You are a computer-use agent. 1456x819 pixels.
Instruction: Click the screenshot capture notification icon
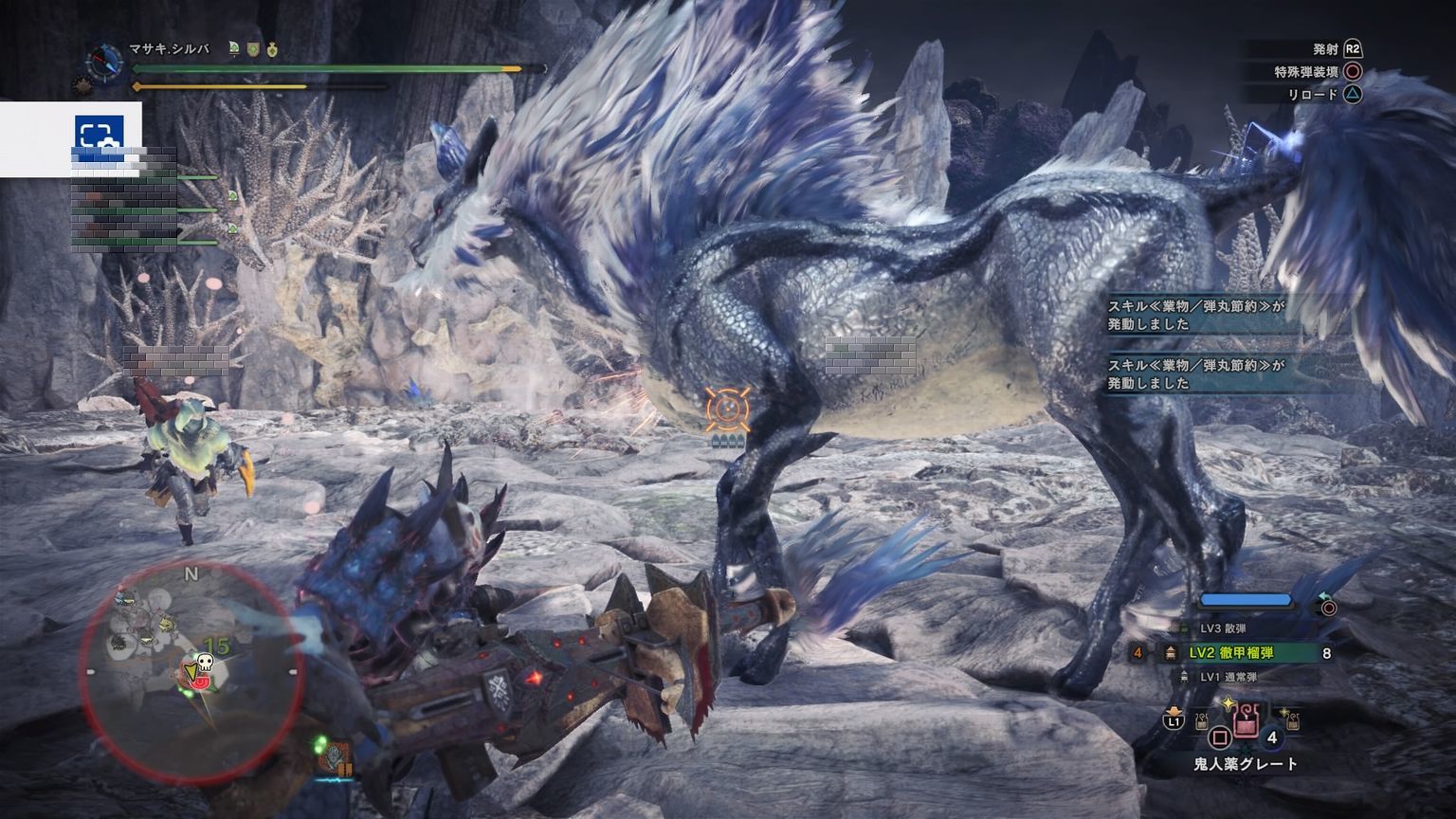point(100,135)
